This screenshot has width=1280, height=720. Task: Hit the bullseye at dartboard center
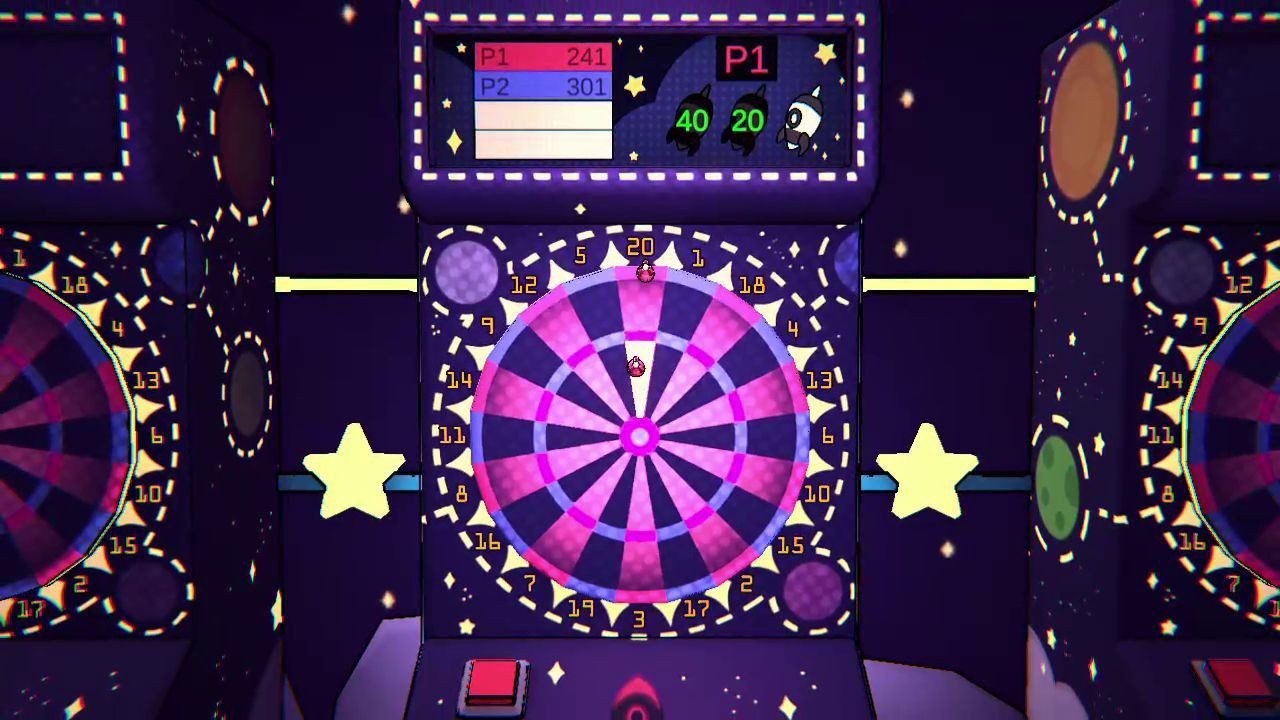638,438
